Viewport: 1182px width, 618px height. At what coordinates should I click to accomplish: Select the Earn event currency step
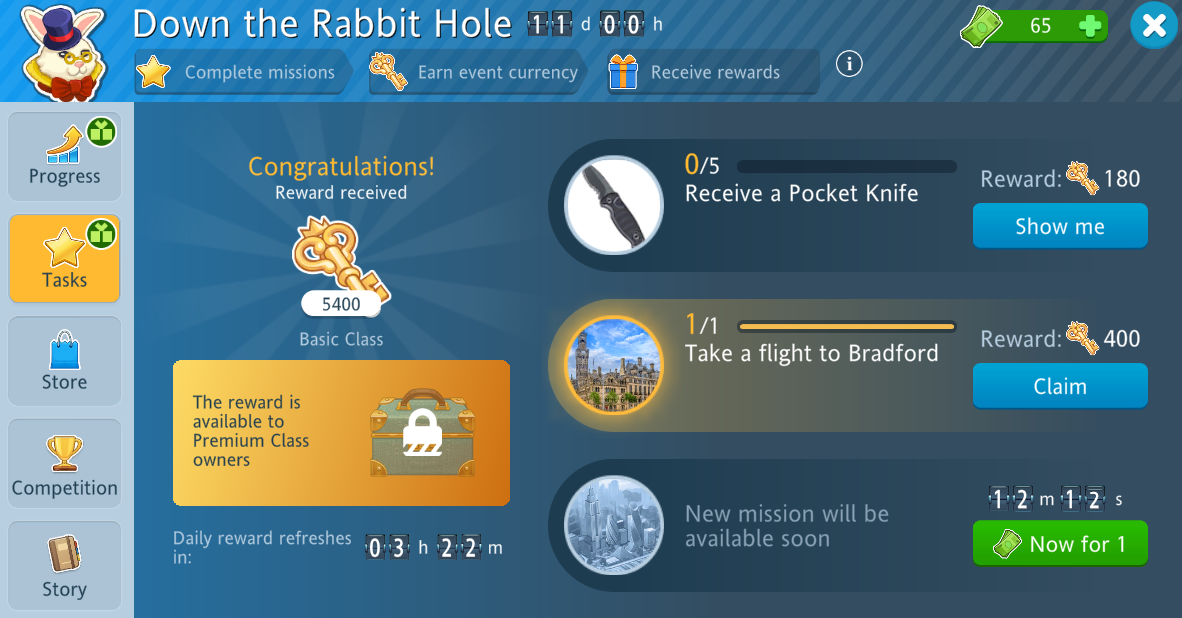[477, 72]
